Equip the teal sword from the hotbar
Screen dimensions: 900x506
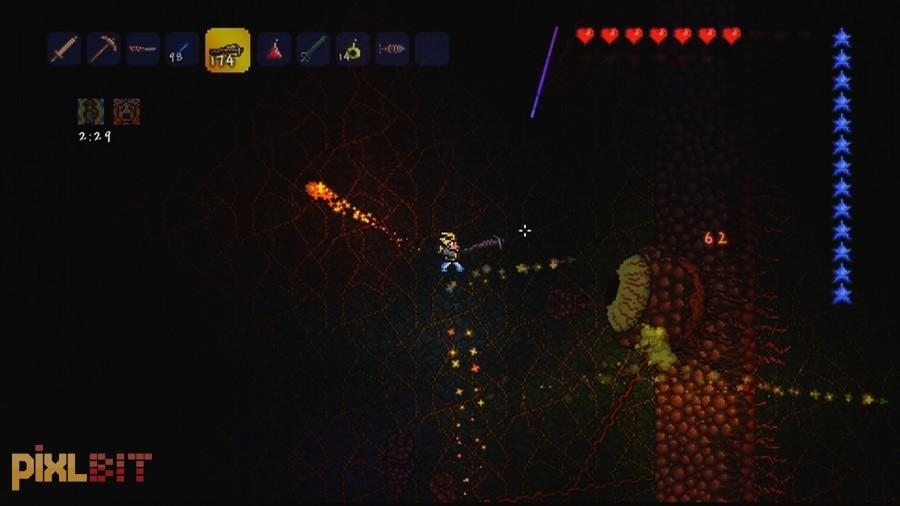point(313,48)
